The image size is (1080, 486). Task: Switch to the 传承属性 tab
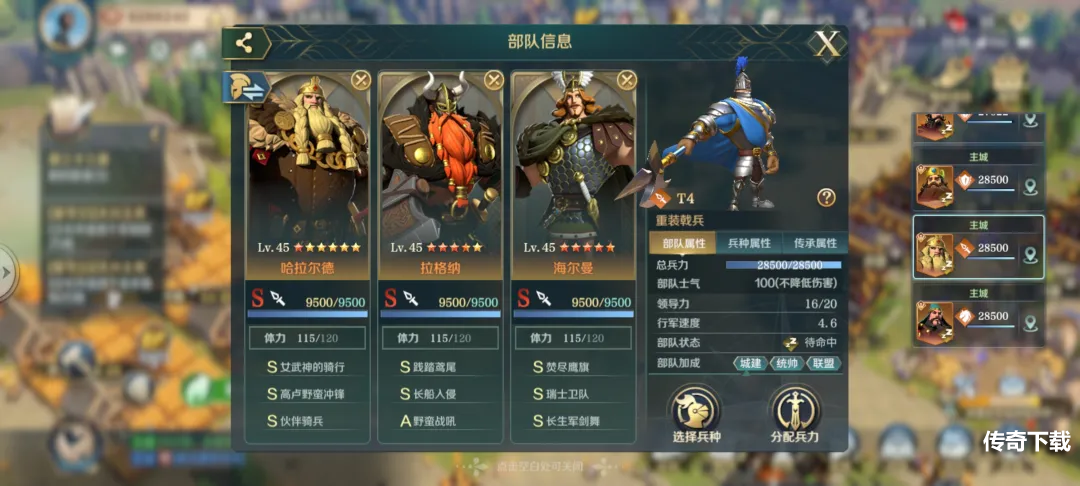815,243
